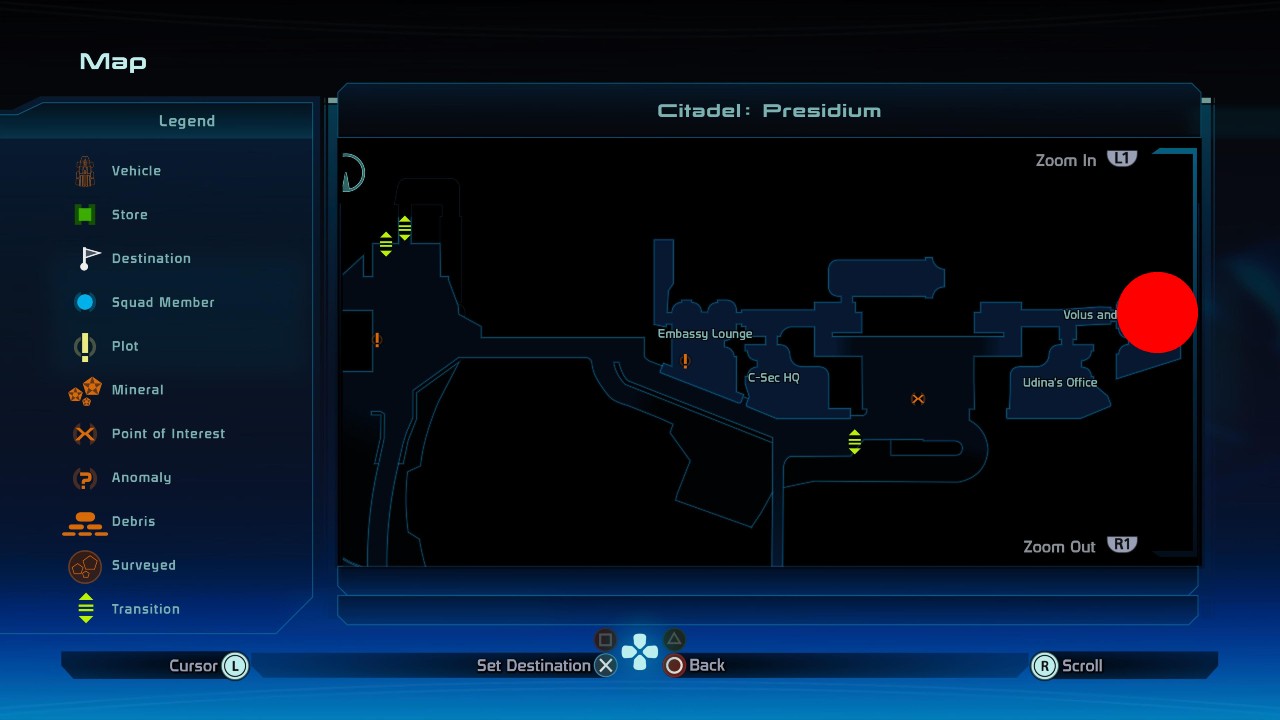Select the Destination flag icon
Image resolution: width=1280 pixels, height=720 pixels.
[x=85, y=258]
